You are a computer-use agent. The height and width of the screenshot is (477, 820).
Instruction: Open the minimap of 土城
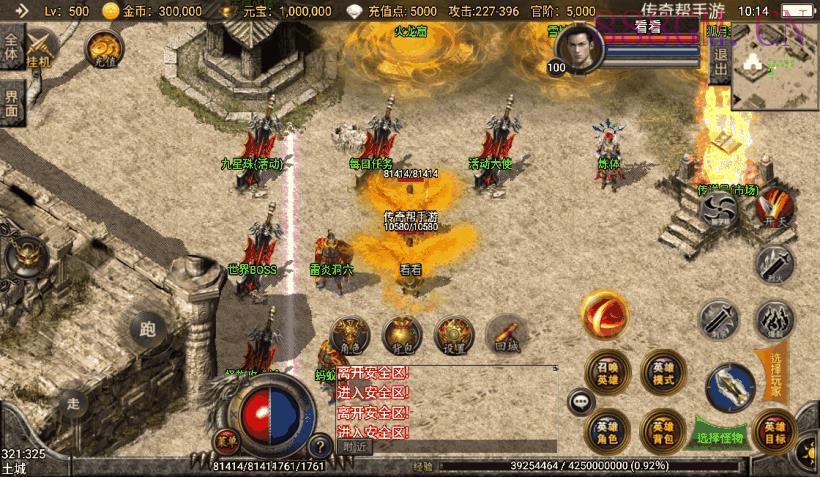pyautogui.click(x=775, y=66)
